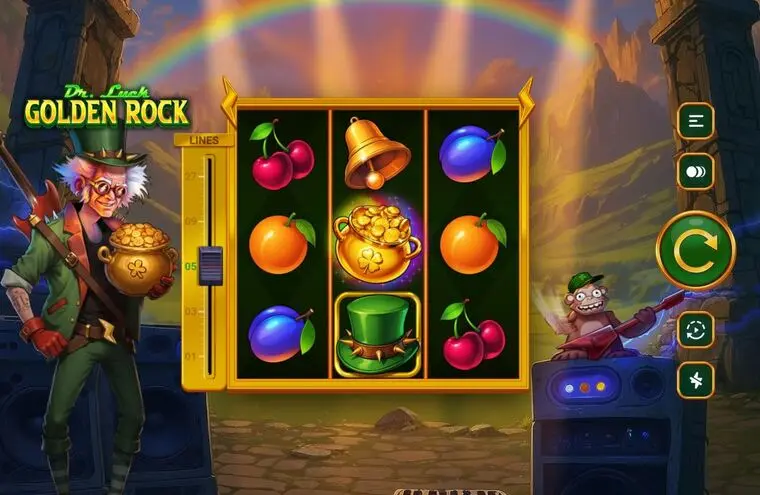
Task: Click the lines slider handle
Action: click(x=210, y=266)
